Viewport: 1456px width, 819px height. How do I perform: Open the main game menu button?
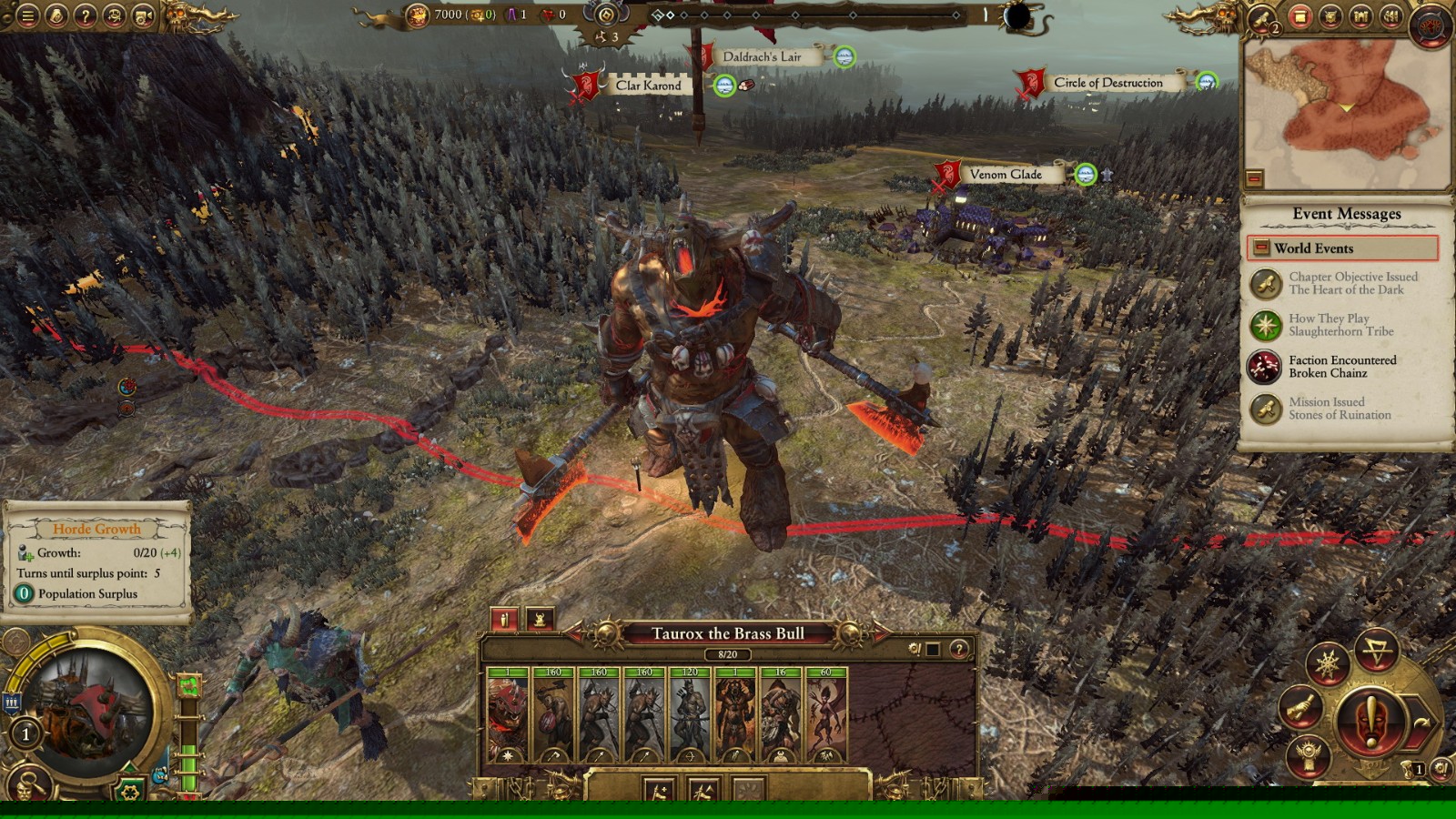27,15
